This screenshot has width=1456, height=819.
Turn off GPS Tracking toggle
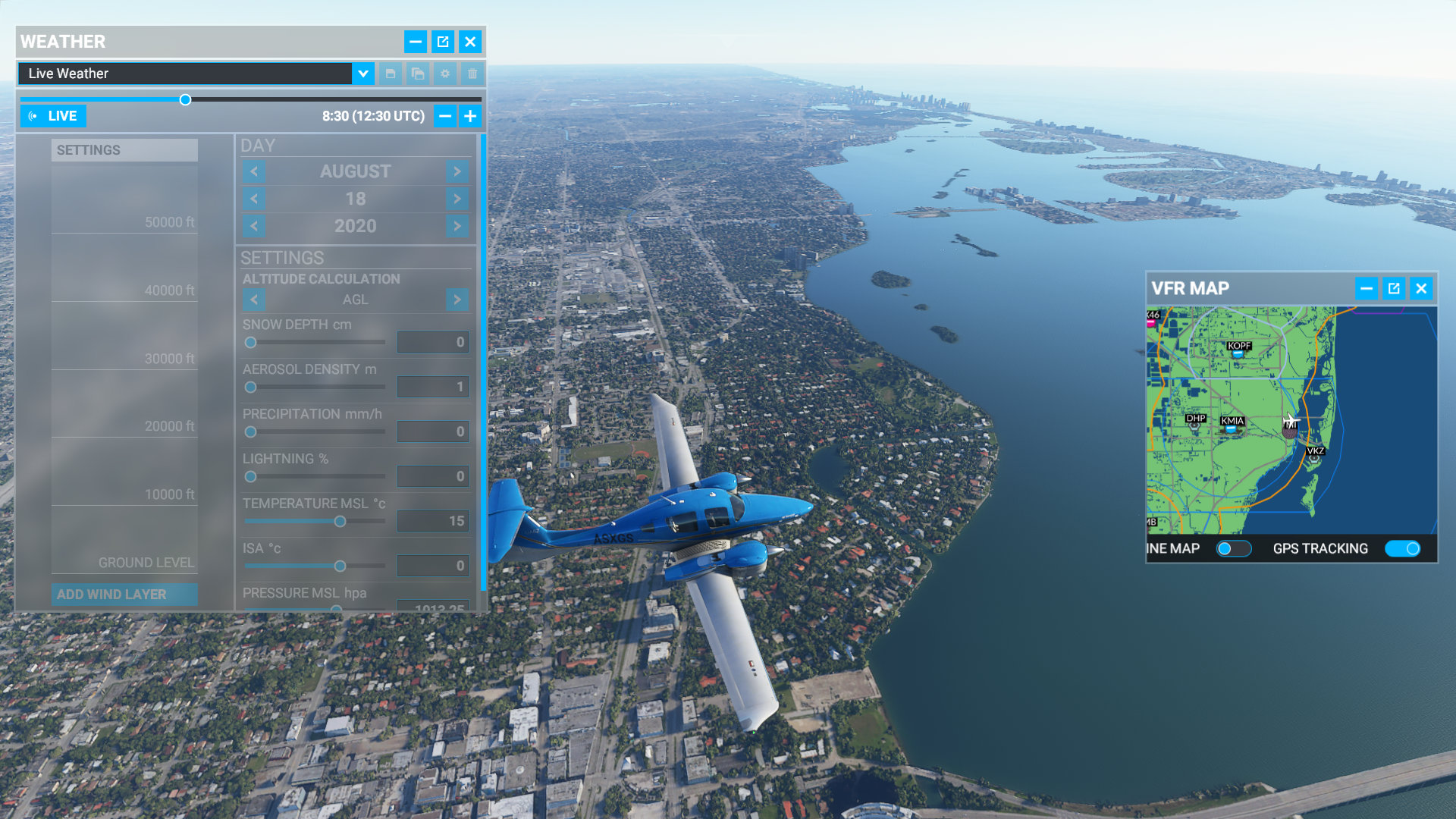coord(1402,548)
